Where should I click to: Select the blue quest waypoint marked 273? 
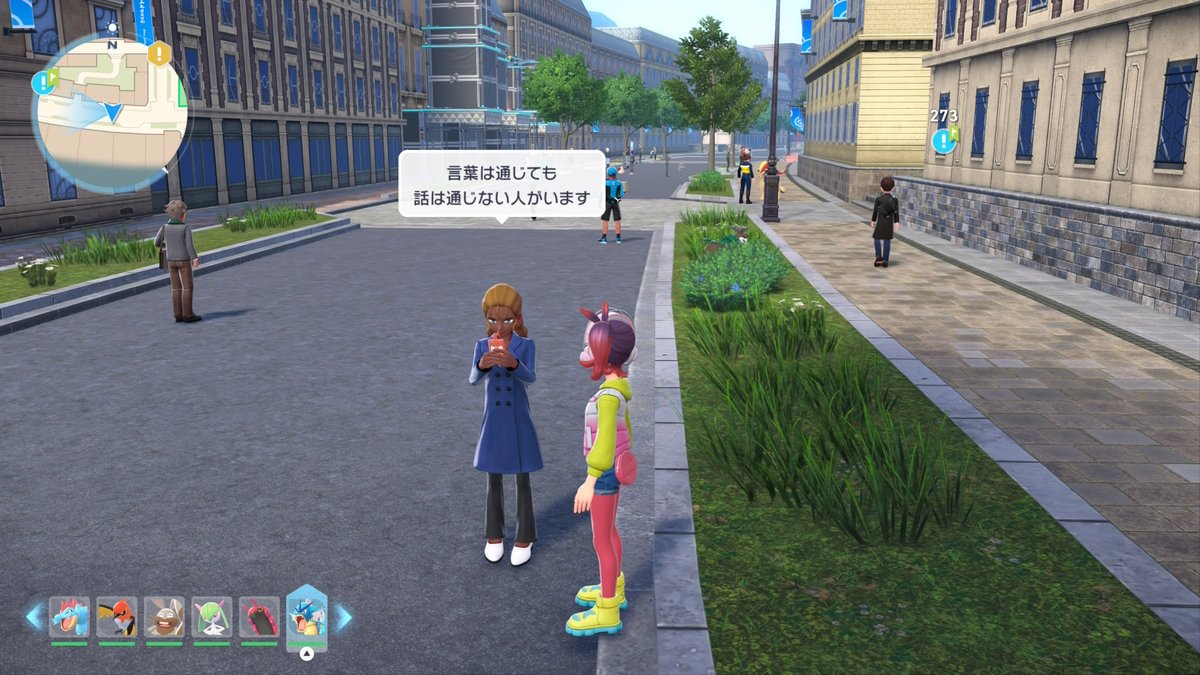pyautogui.click(x=943, y=140)
